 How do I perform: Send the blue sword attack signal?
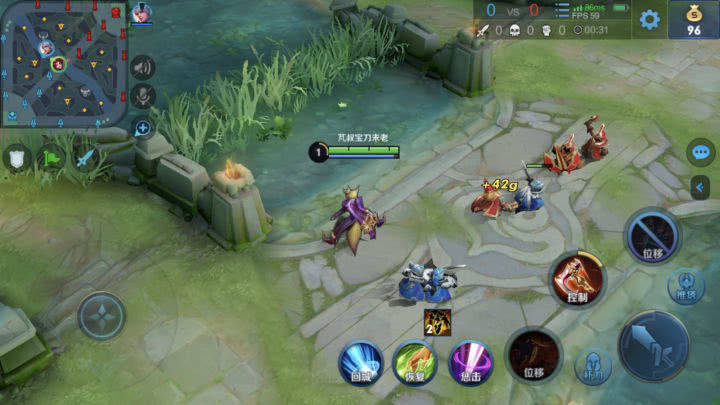click(x=85, y=157)
